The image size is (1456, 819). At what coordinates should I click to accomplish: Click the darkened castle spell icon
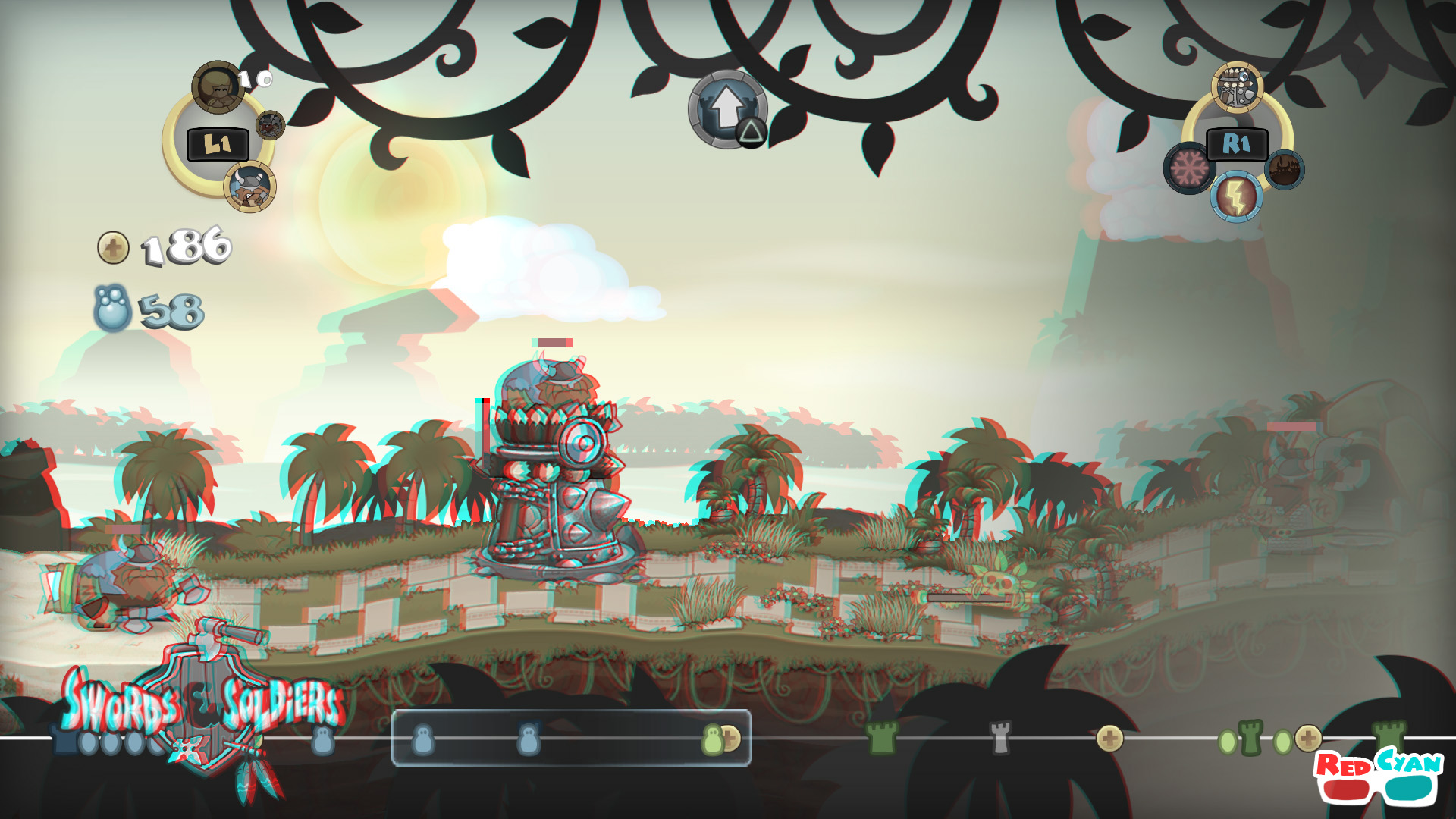1283,171
